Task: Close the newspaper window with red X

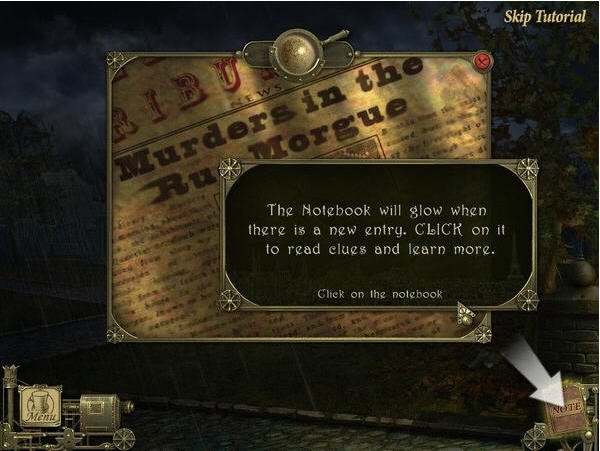Action: click(x=484, y=61)
